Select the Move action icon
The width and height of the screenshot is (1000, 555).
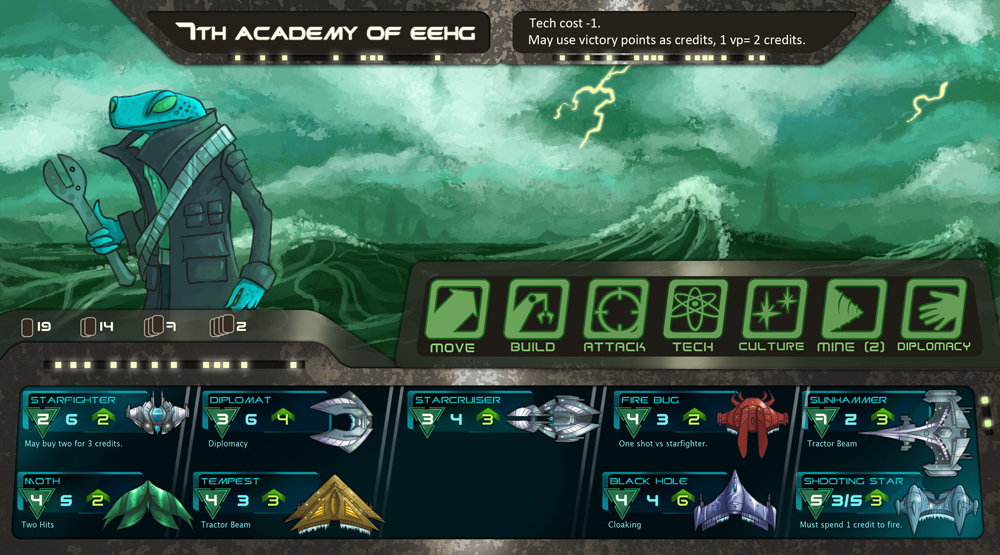453,309
